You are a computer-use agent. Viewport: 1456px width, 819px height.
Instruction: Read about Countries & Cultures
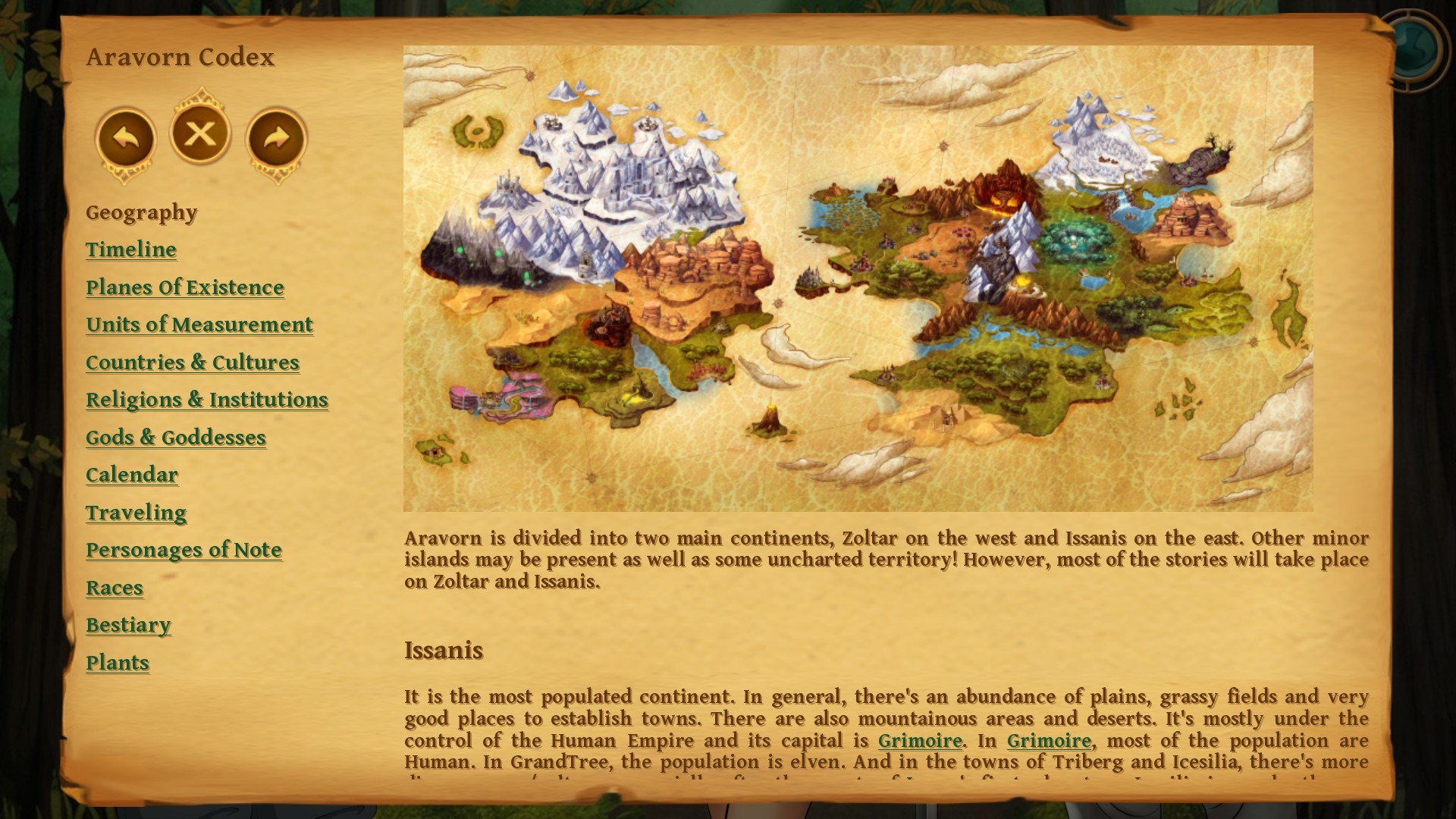coord(193,362)
